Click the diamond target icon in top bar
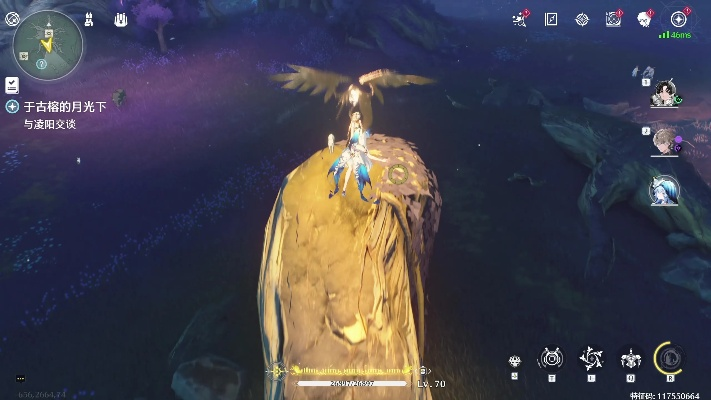 [x=582, y=19]
